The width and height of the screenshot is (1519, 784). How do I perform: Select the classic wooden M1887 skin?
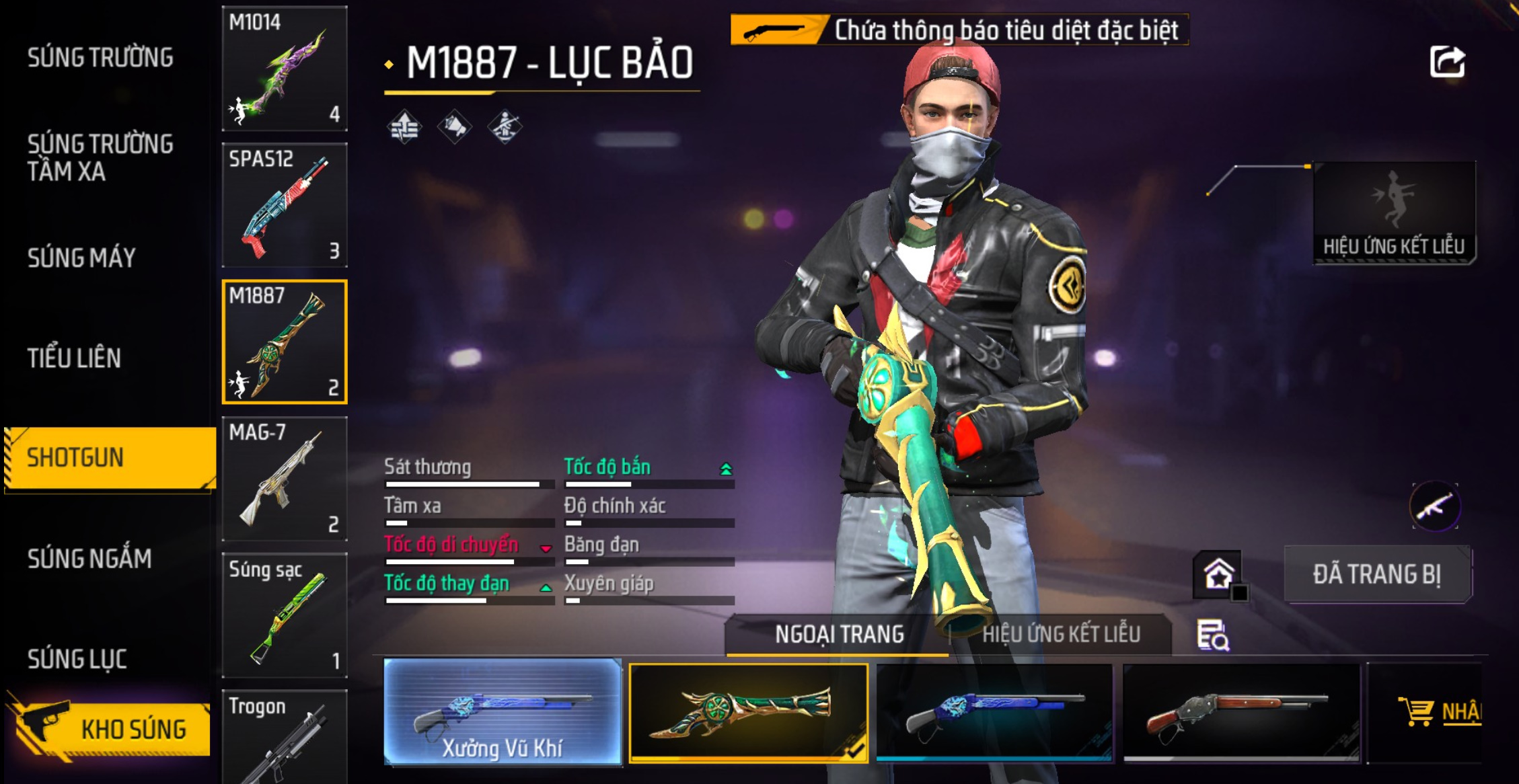[1241, 713]
